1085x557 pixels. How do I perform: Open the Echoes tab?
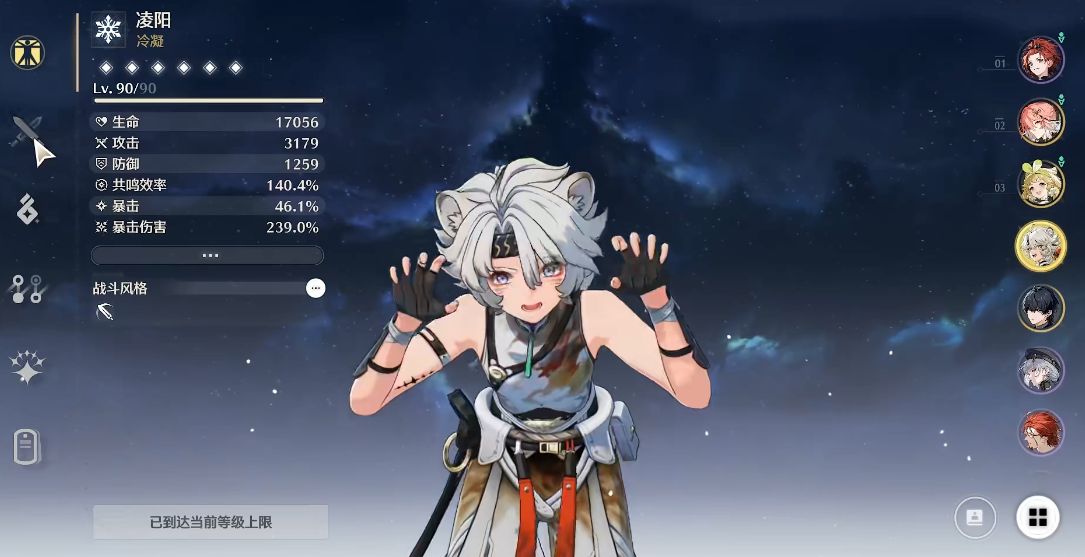coord(28,210)
